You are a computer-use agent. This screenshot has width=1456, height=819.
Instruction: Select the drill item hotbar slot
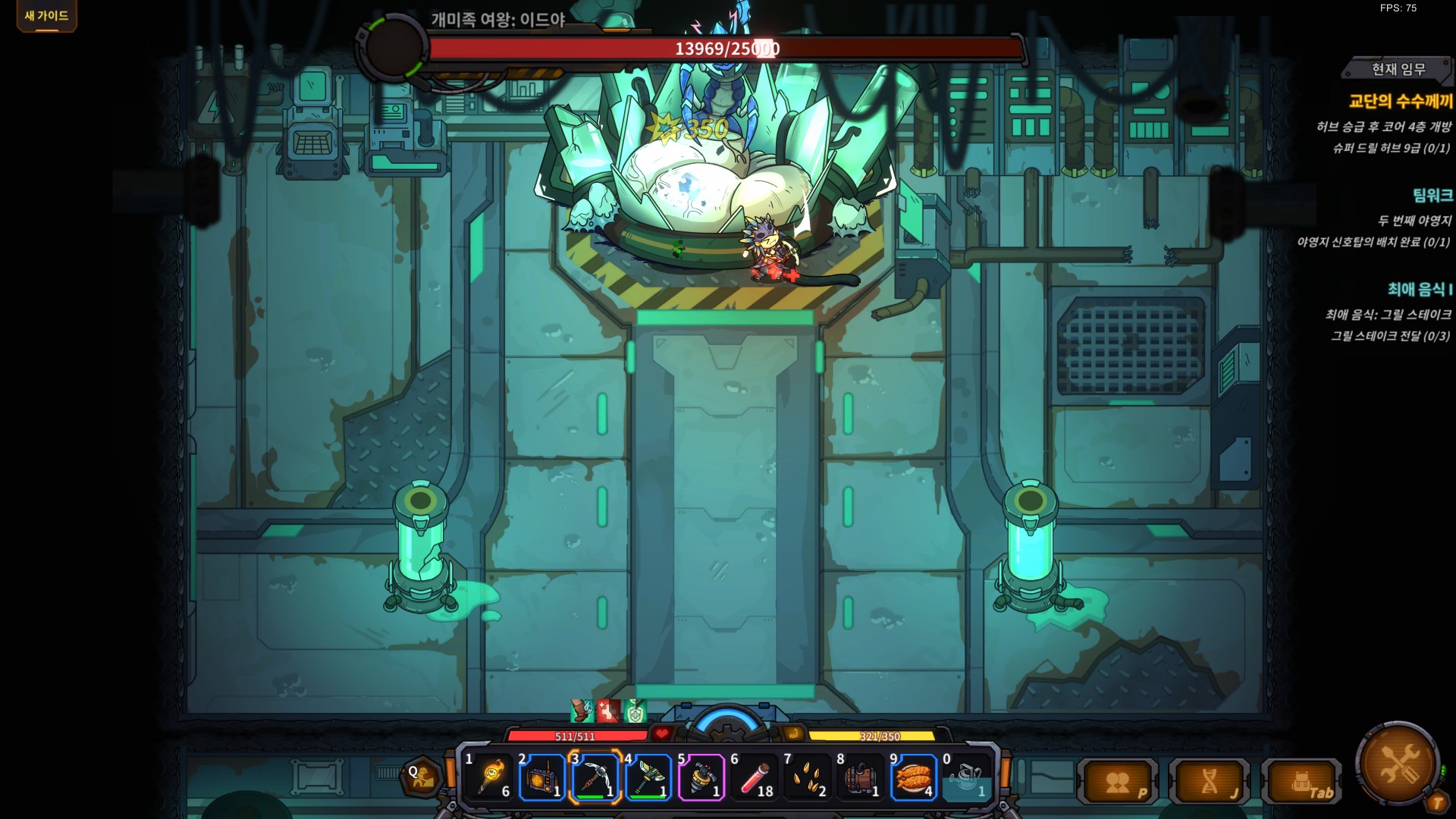(701, 777)
